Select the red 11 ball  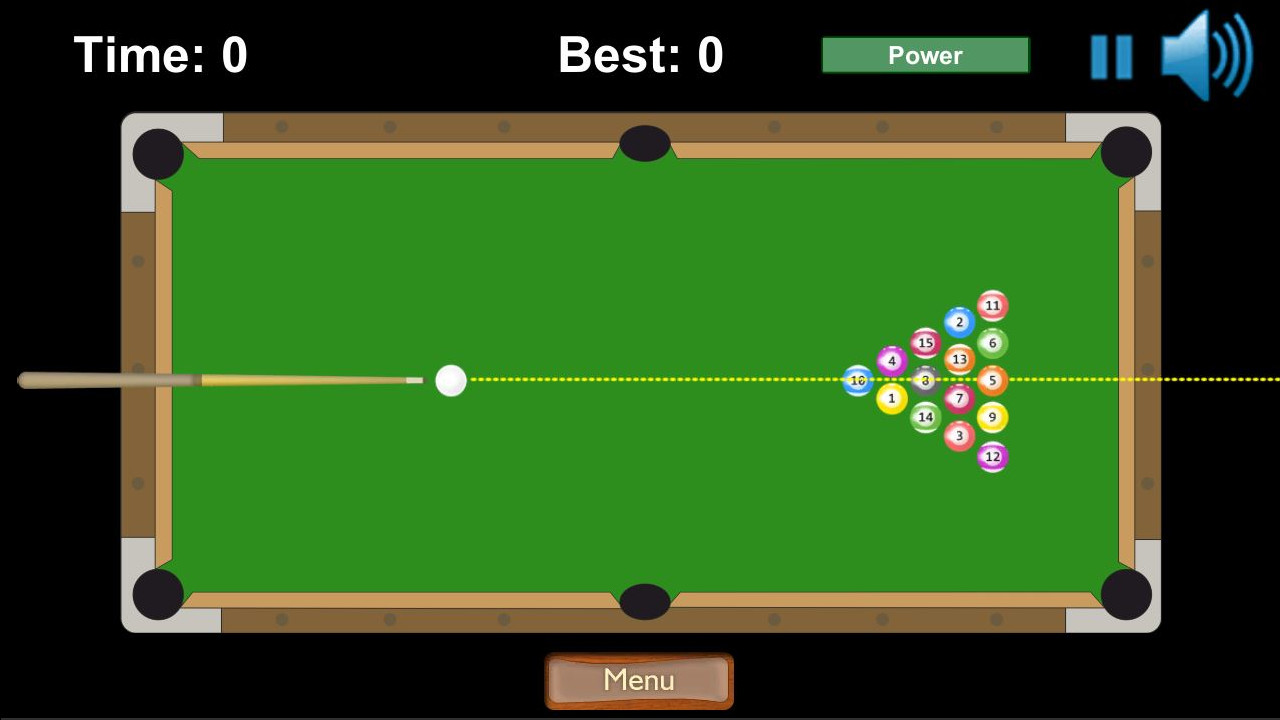click(x=991, y=305)
